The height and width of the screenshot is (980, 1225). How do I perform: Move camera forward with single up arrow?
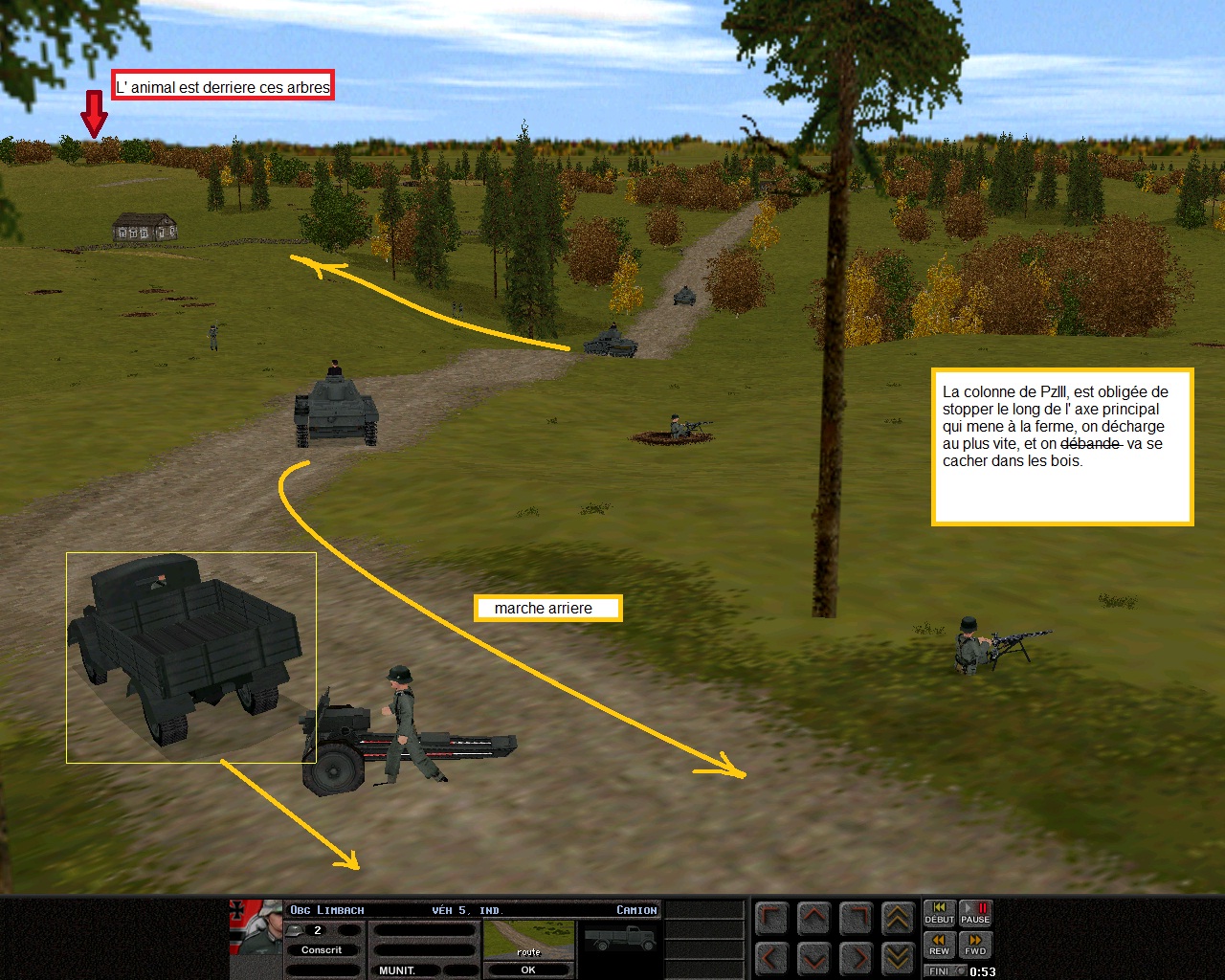pos(813,919)
